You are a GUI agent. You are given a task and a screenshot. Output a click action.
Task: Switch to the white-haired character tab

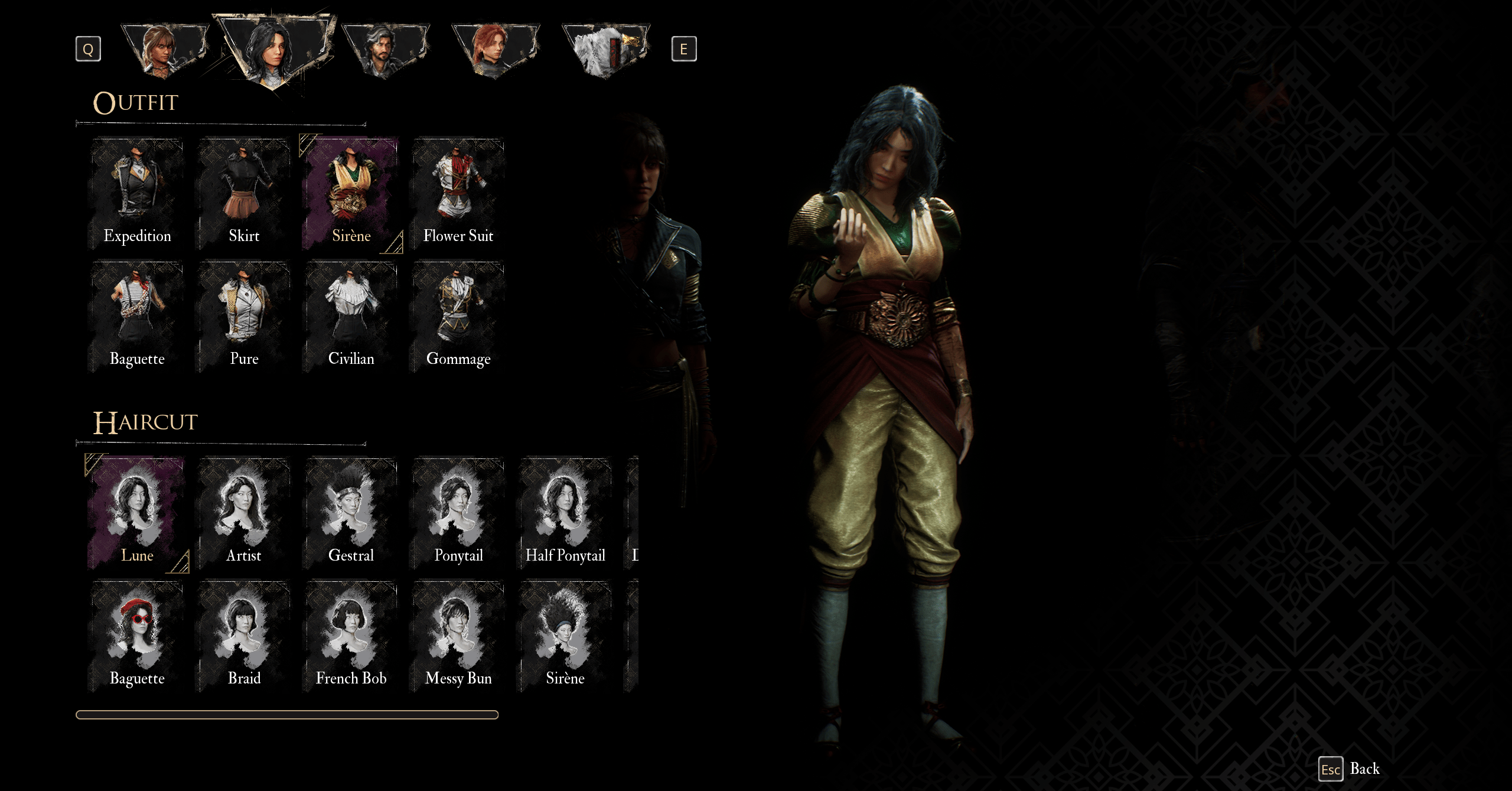tap(605, 50)
